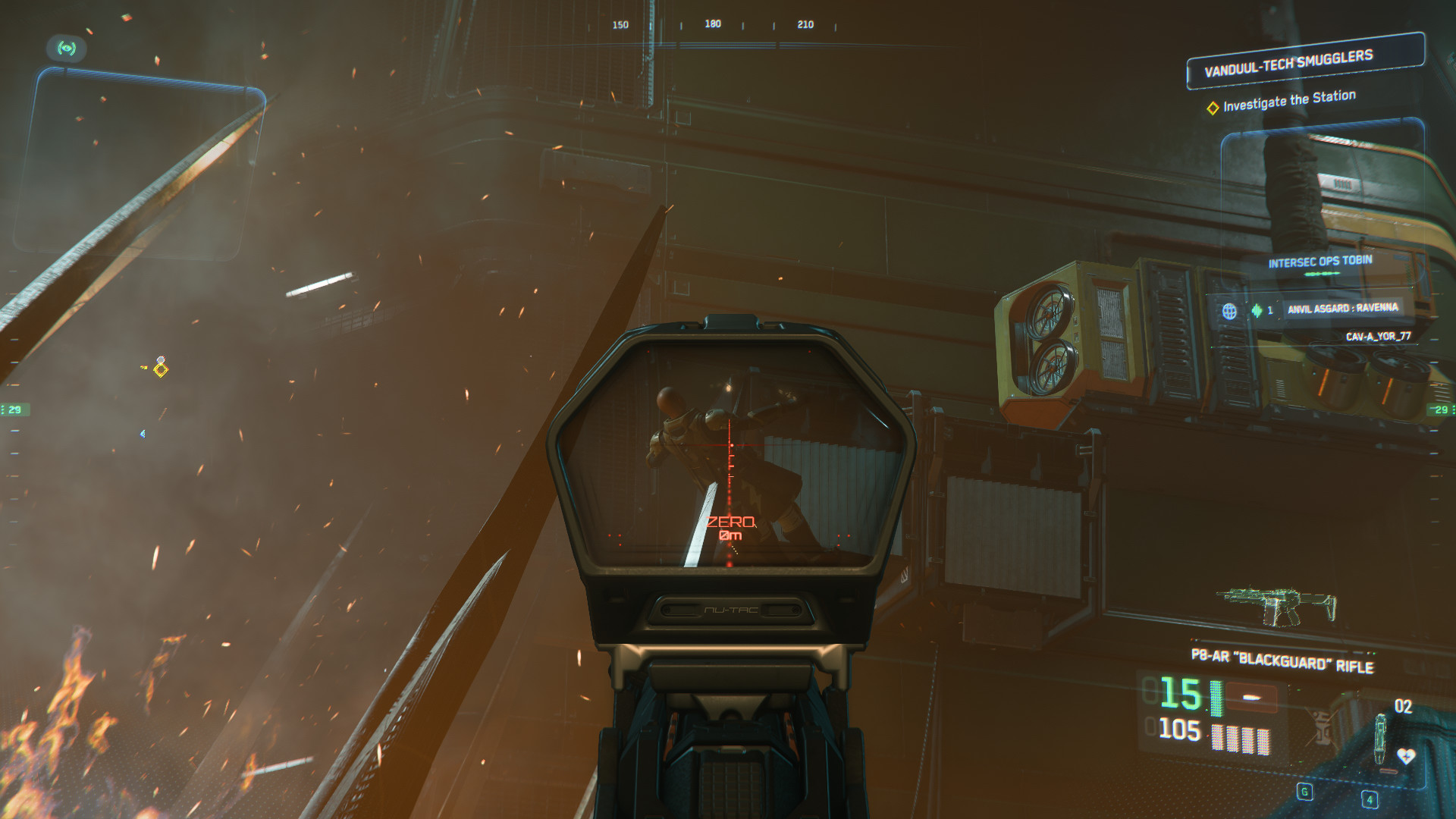Toggle the red bullet fire mode indicator
Viewport: 1456px width, 819px height.
click(1252, 698)
